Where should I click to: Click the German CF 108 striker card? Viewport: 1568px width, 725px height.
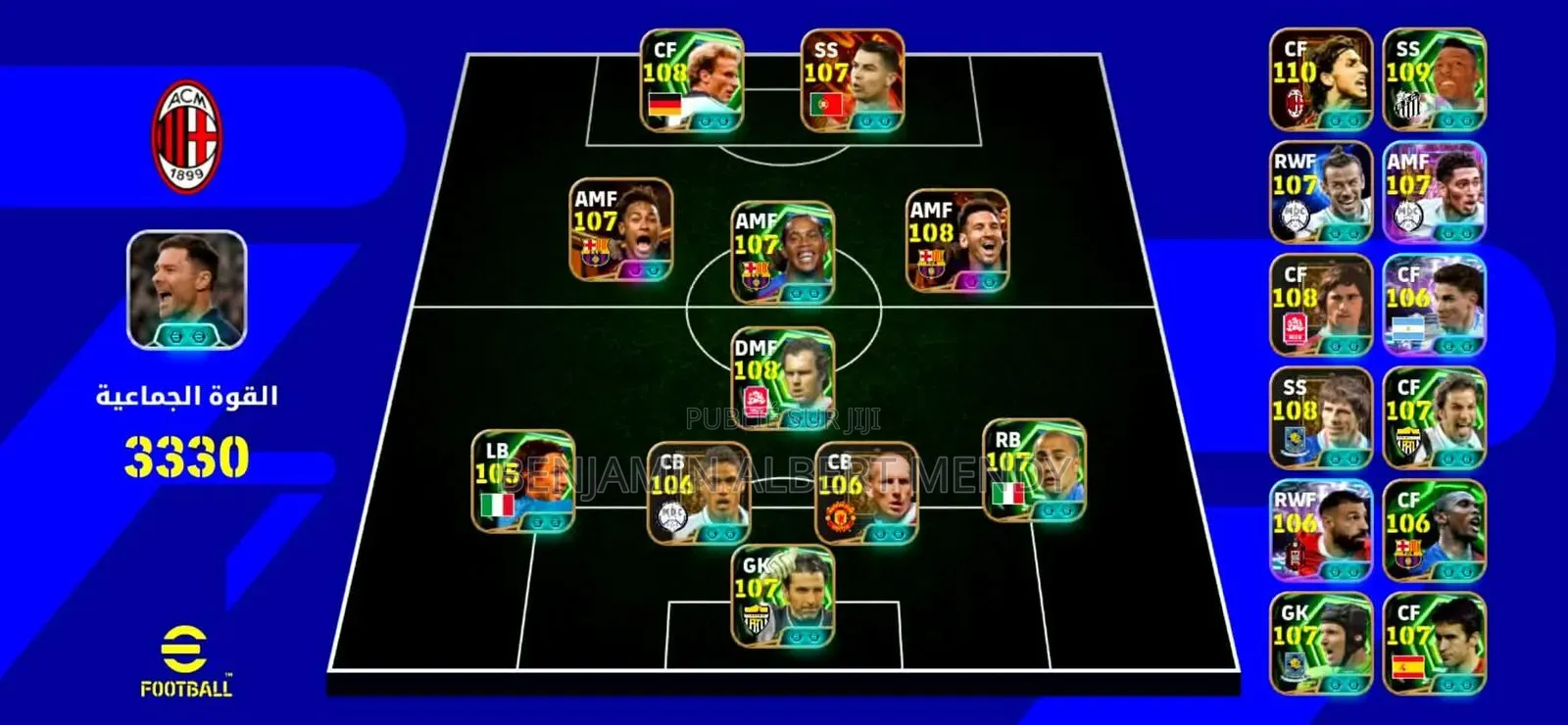pyautogui.click(x=692, y=82)
